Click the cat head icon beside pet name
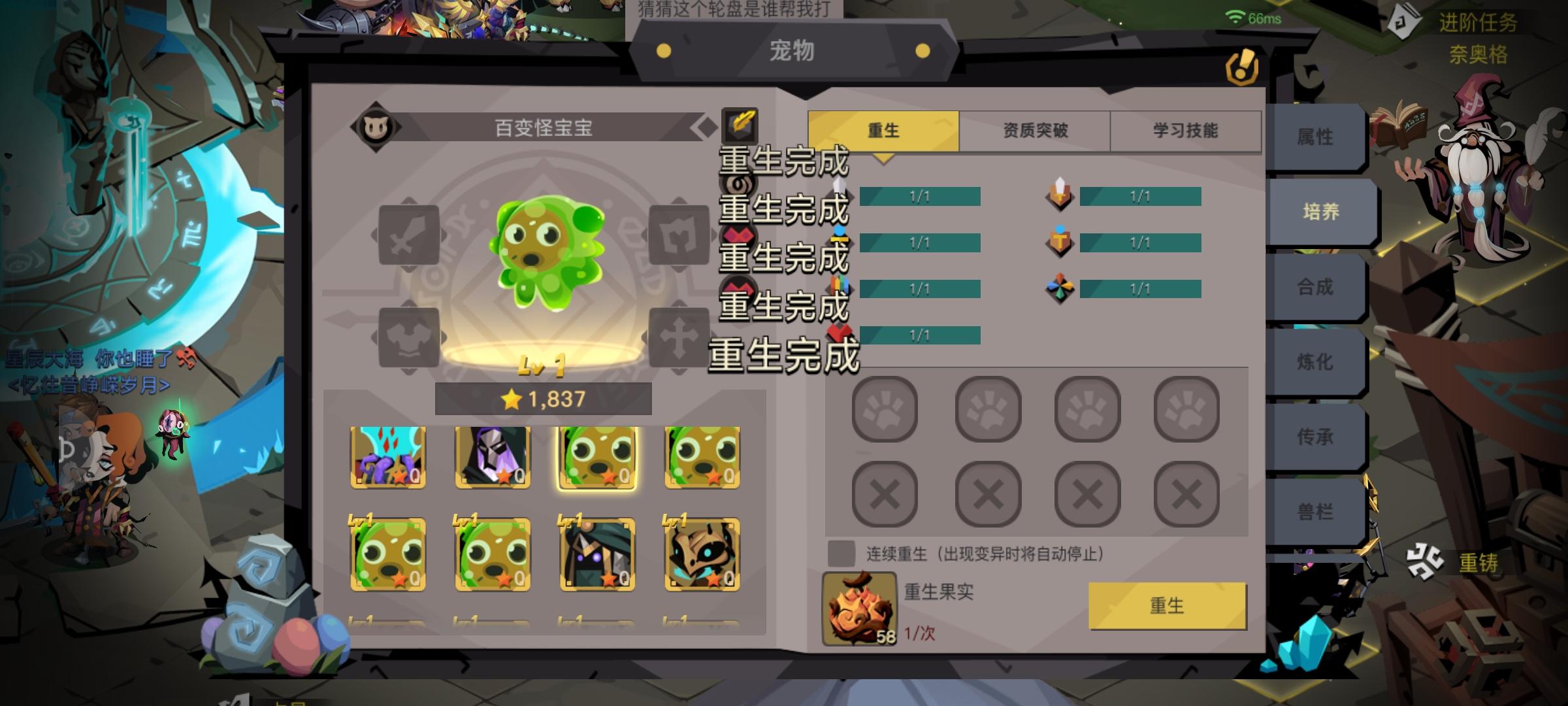This screenshot has width=1568, height=706. [x=376, y=126]
